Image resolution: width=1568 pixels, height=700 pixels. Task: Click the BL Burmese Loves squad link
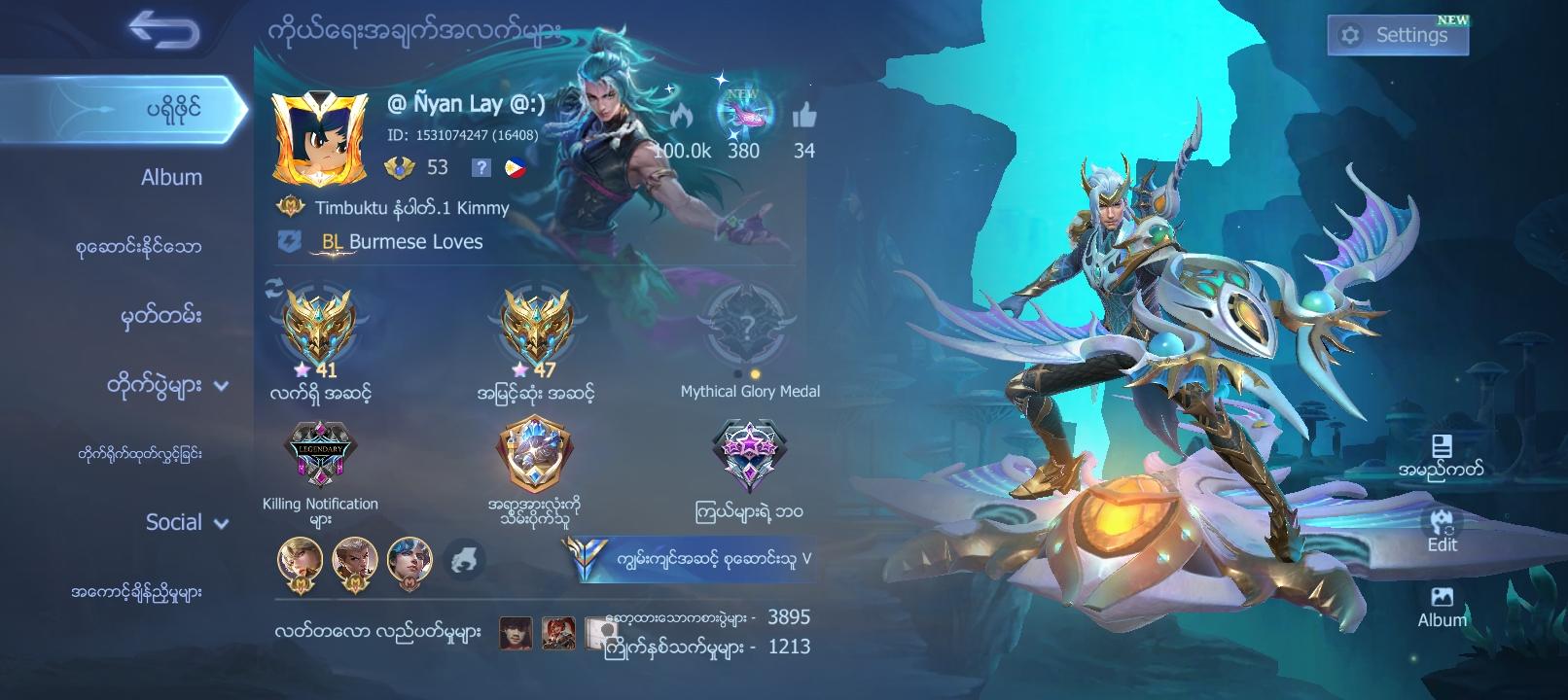401,242
